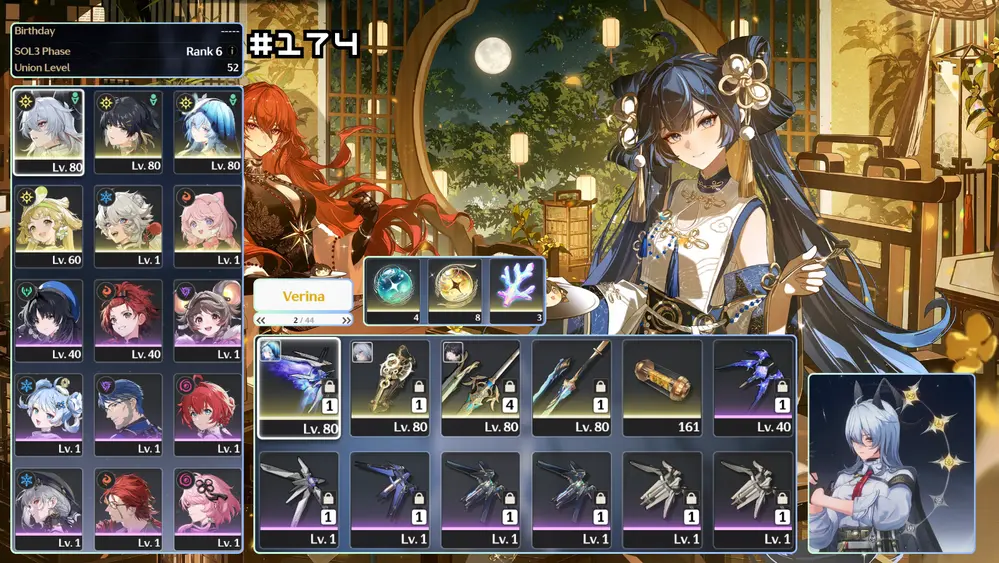Click the wolf-eared character constellation card
Viewport: 999px width, 563px height.
pyautogui.click(x=890, y=463)
